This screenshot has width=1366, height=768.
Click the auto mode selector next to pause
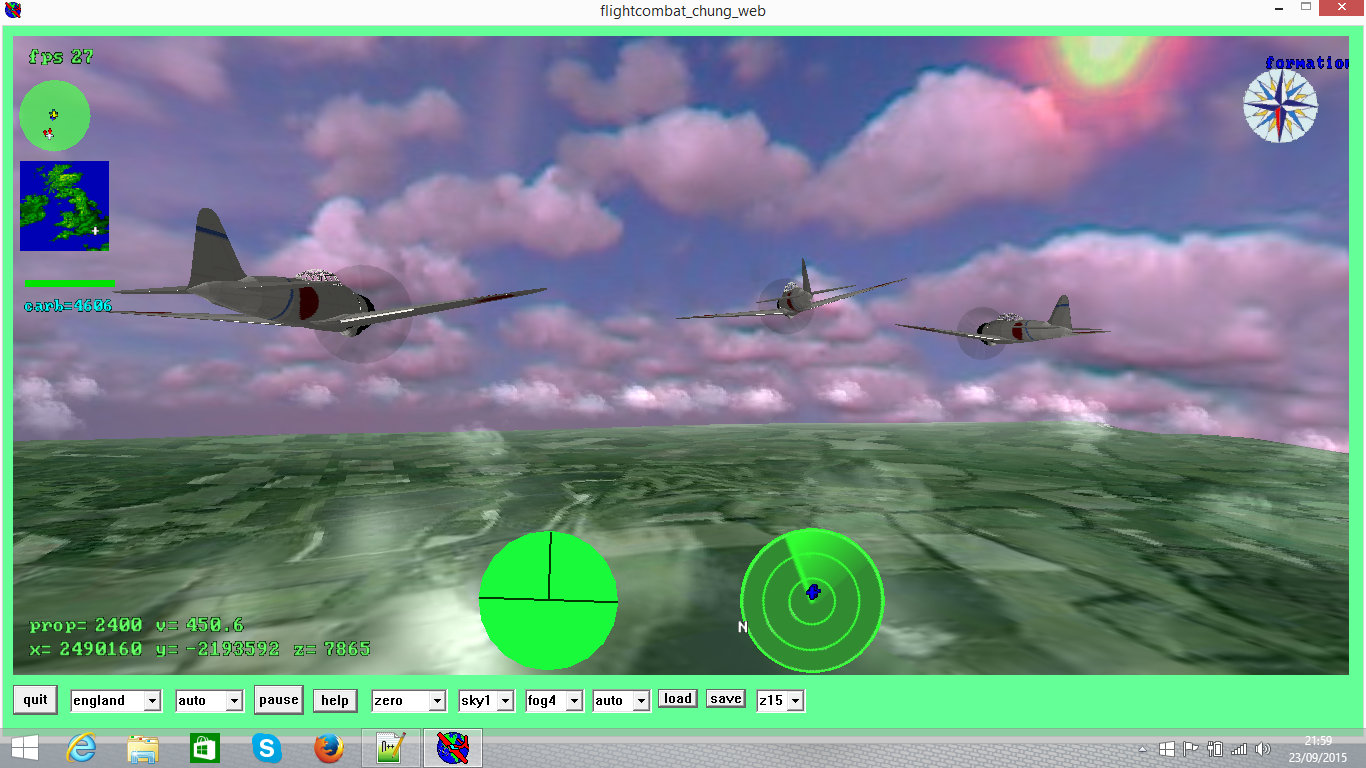pos(209,701)
